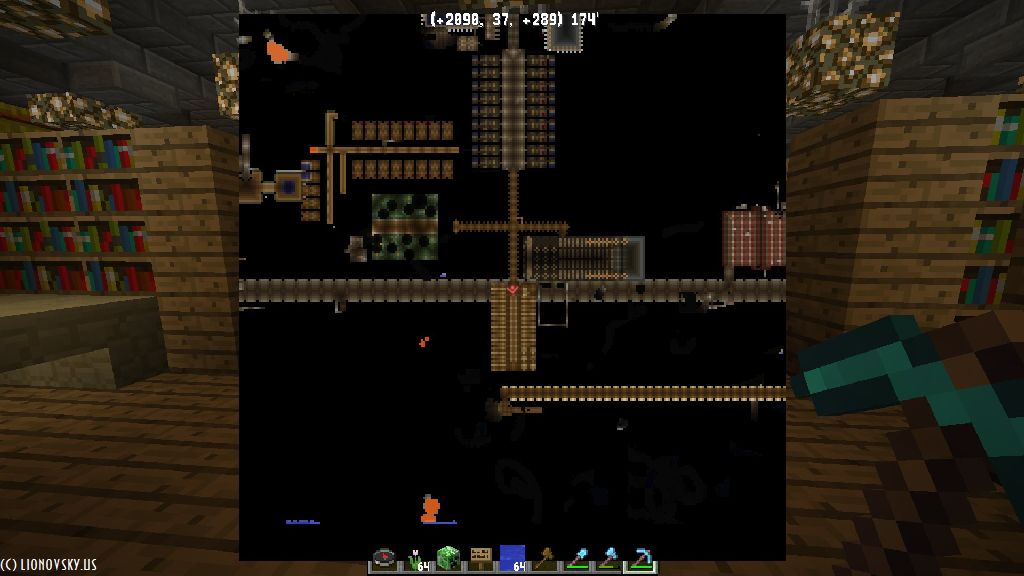Equip the diamond shovel
The height and width of the screenshot is (576, 1024).
point(576,559)
